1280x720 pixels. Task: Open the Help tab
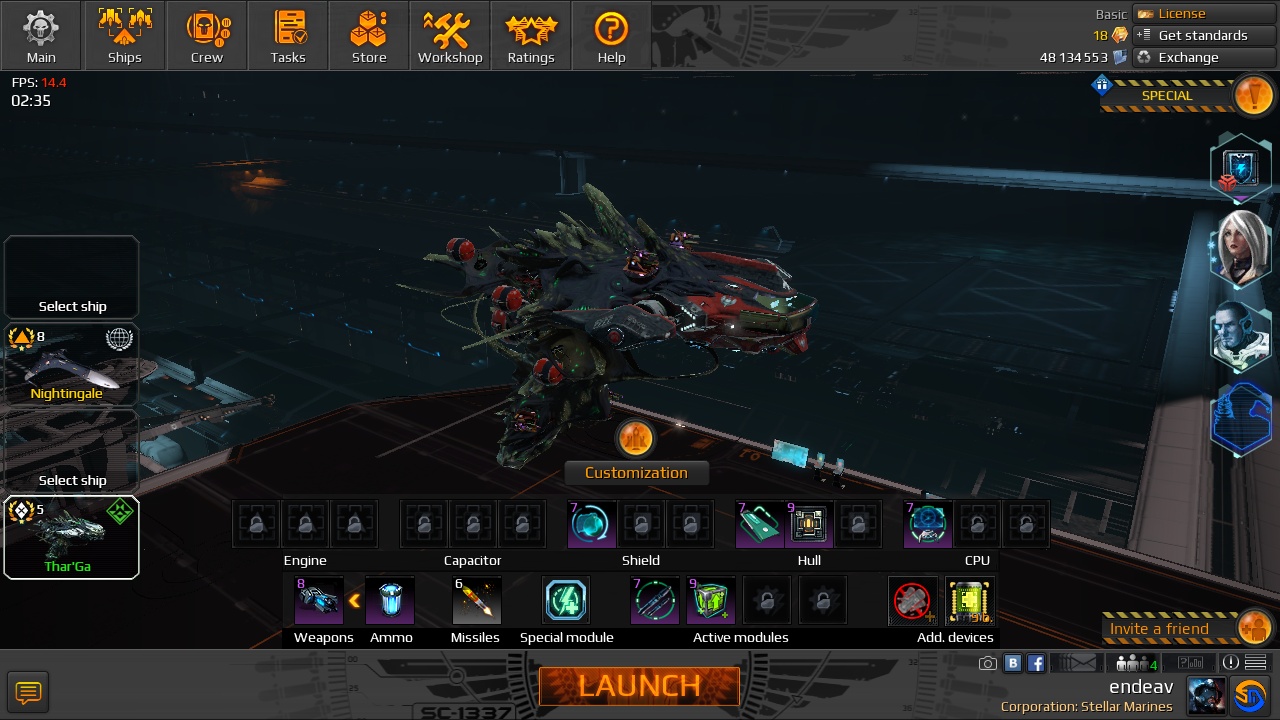(611, 36)
